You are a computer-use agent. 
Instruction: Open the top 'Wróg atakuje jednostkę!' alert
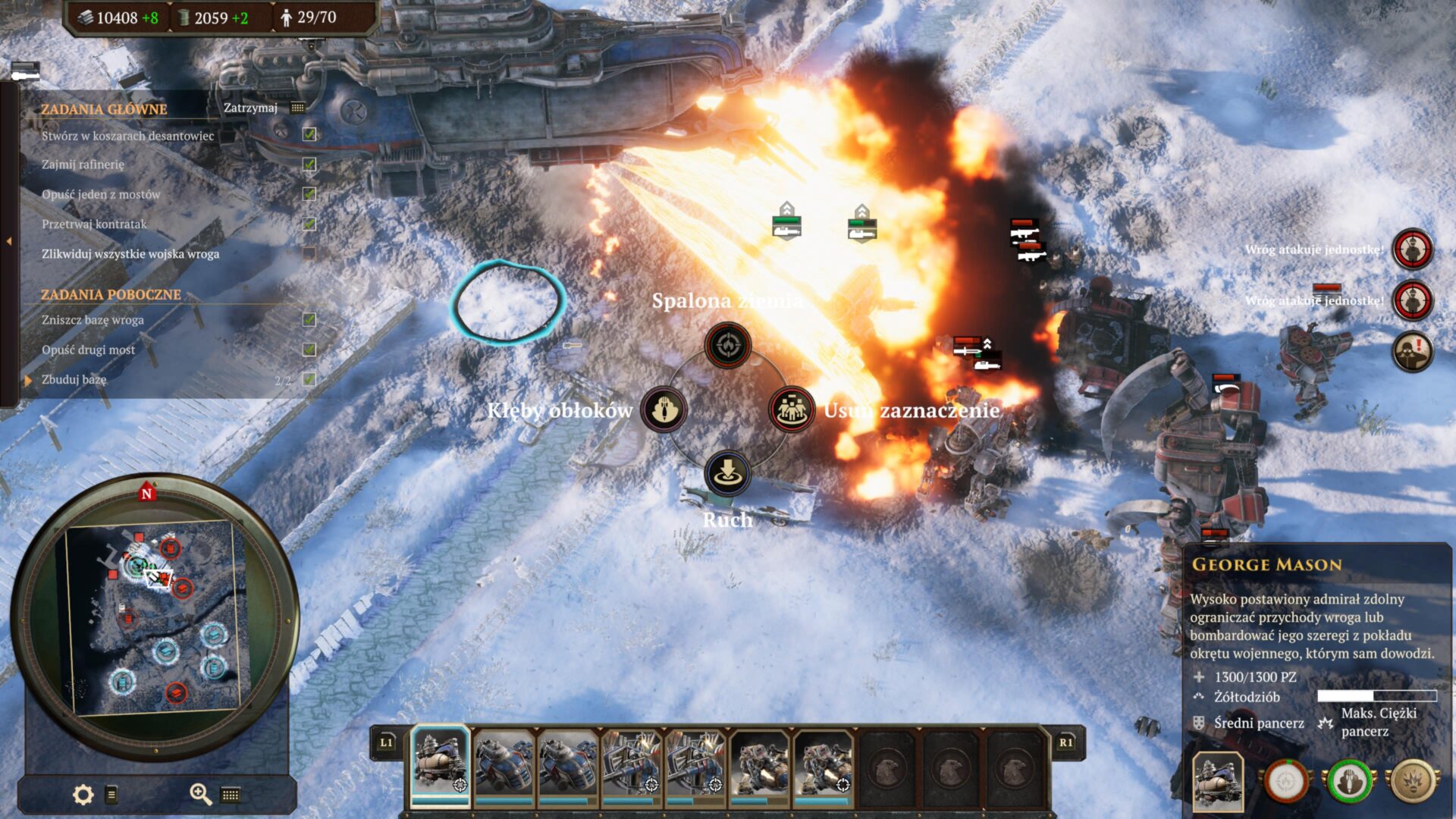[1412, 249]
